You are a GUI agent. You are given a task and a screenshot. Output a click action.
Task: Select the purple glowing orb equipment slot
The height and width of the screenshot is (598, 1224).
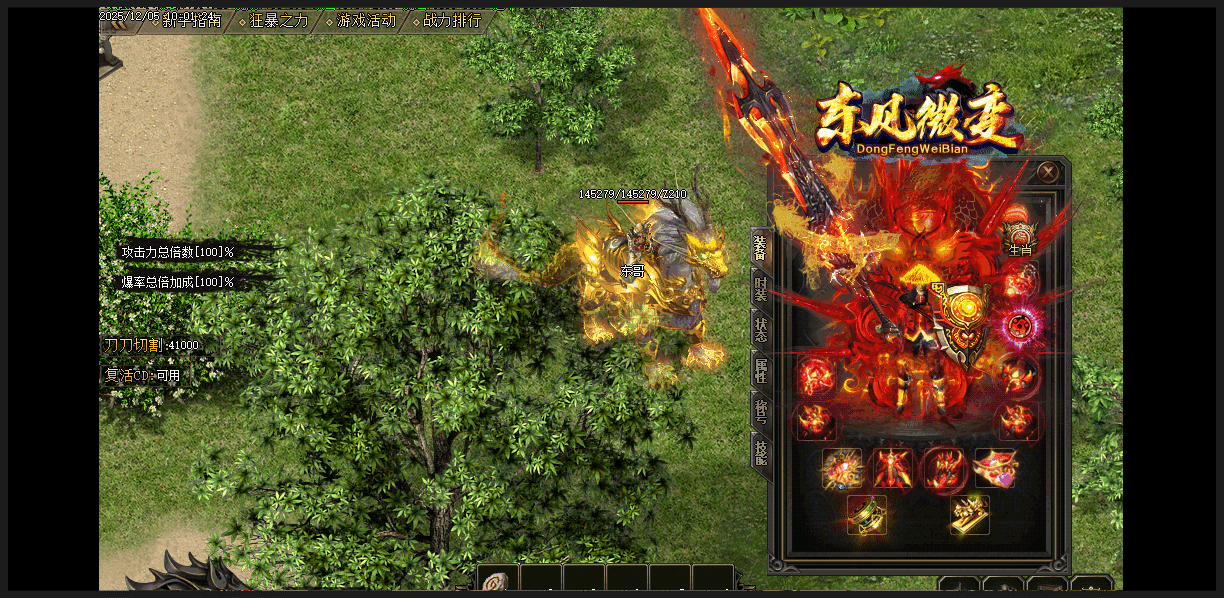pyautogui.click(x=1020, y=326)
